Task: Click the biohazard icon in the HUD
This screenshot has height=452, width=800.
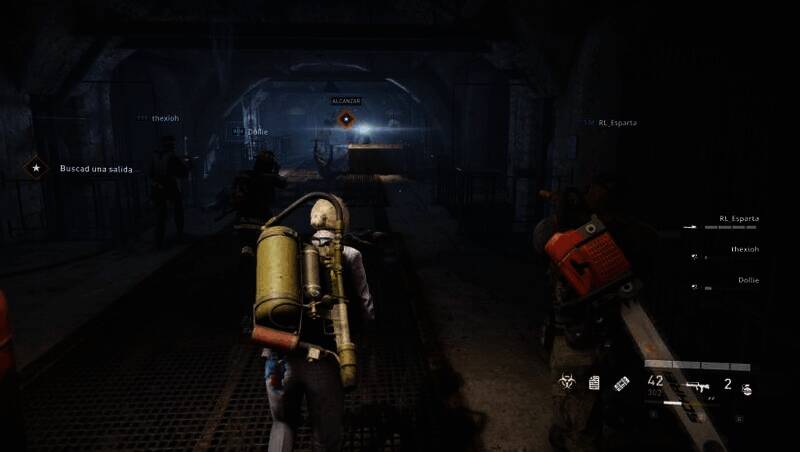Action: coord(567,382)
